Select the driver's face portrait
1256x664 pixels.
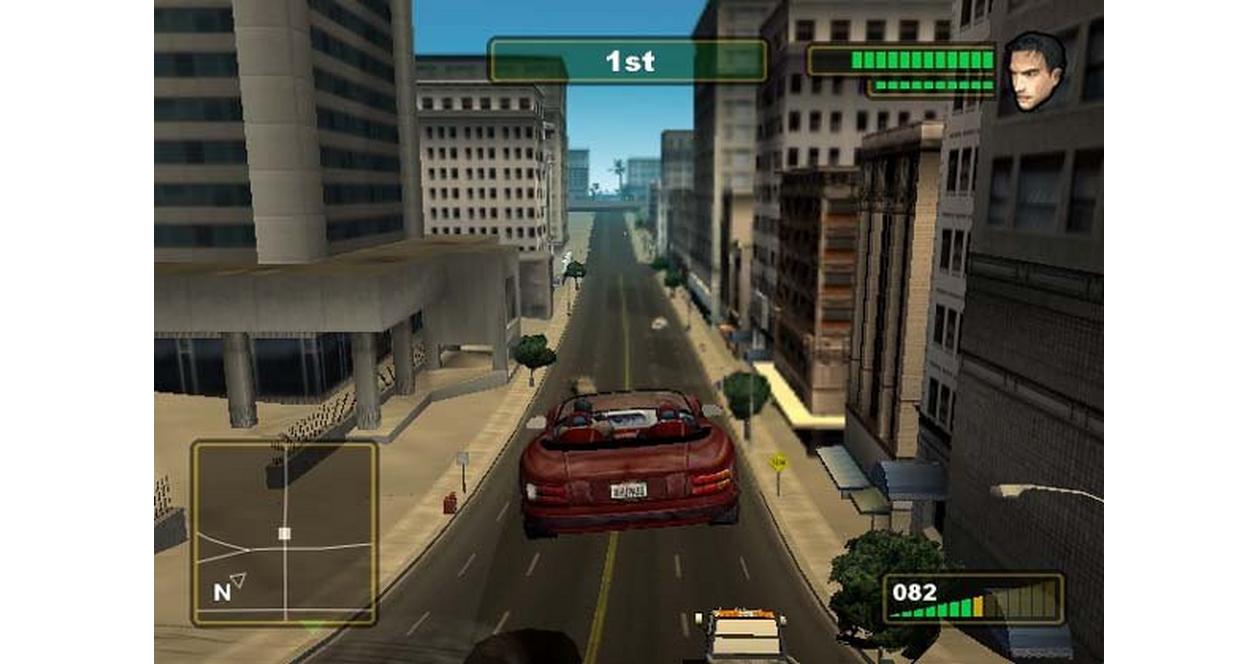(1034, 72)
